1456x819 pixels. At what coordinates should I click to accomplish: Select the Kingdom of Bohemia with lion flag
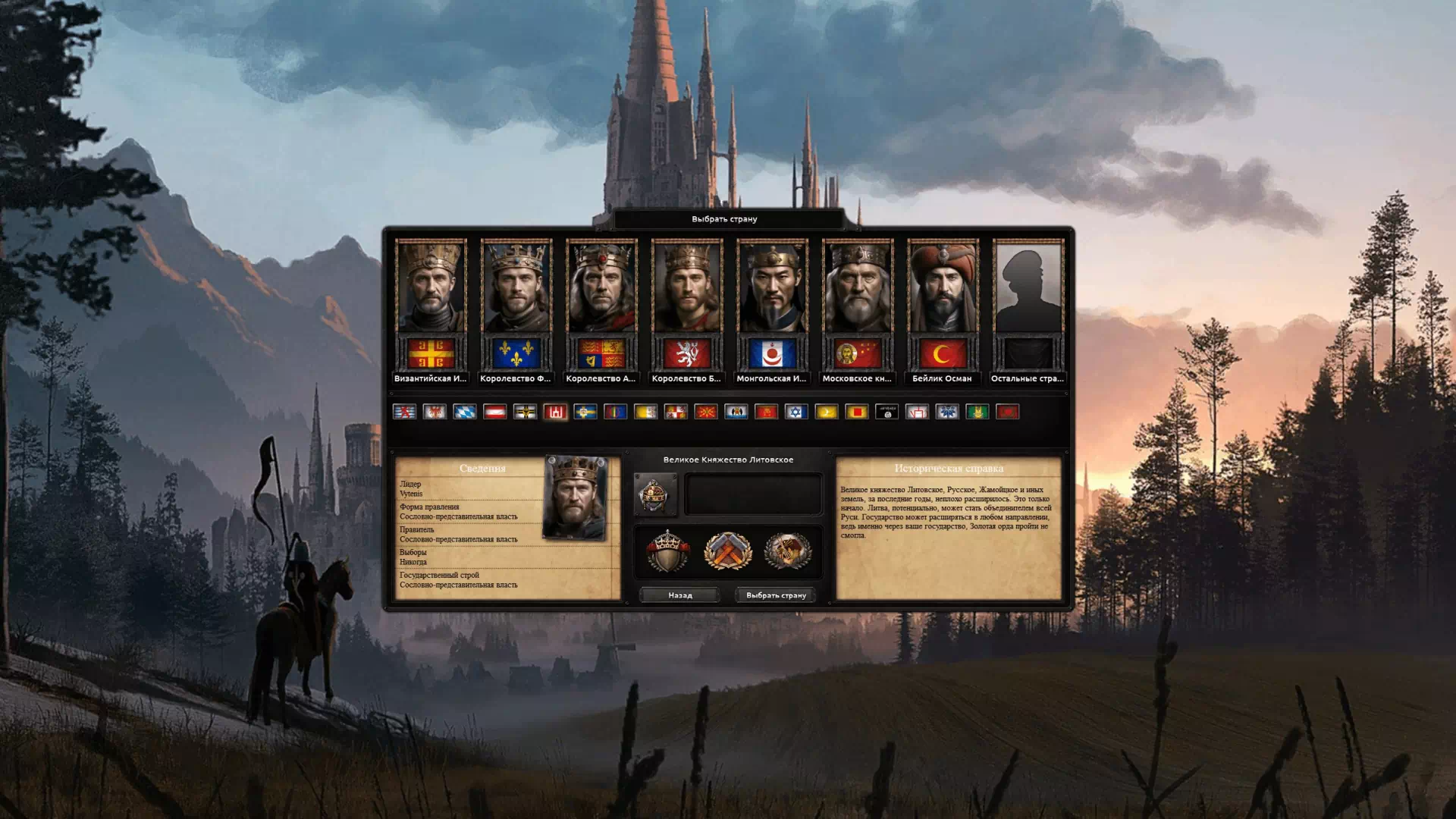[x=687, y=288]
